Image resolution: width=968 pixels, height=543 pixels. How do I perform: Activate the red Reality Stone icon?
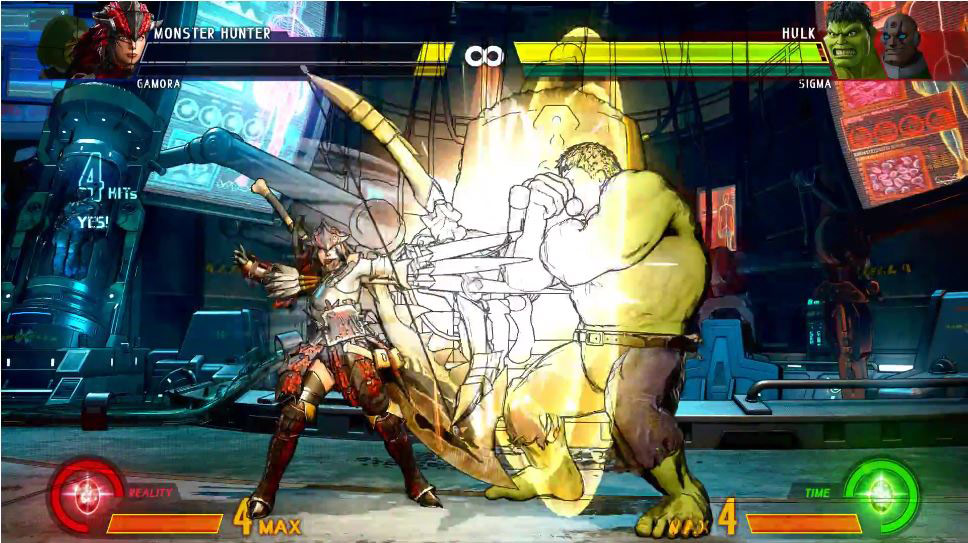pyautogui.click(x=86, y=493)
